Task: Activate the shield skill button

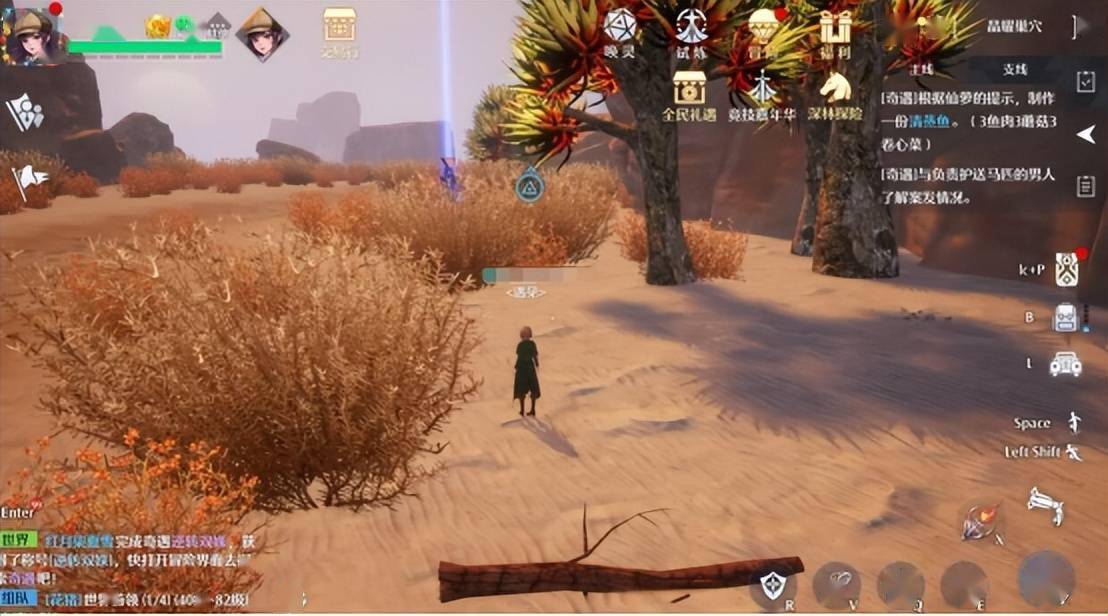Action: (x=772, y=584)
